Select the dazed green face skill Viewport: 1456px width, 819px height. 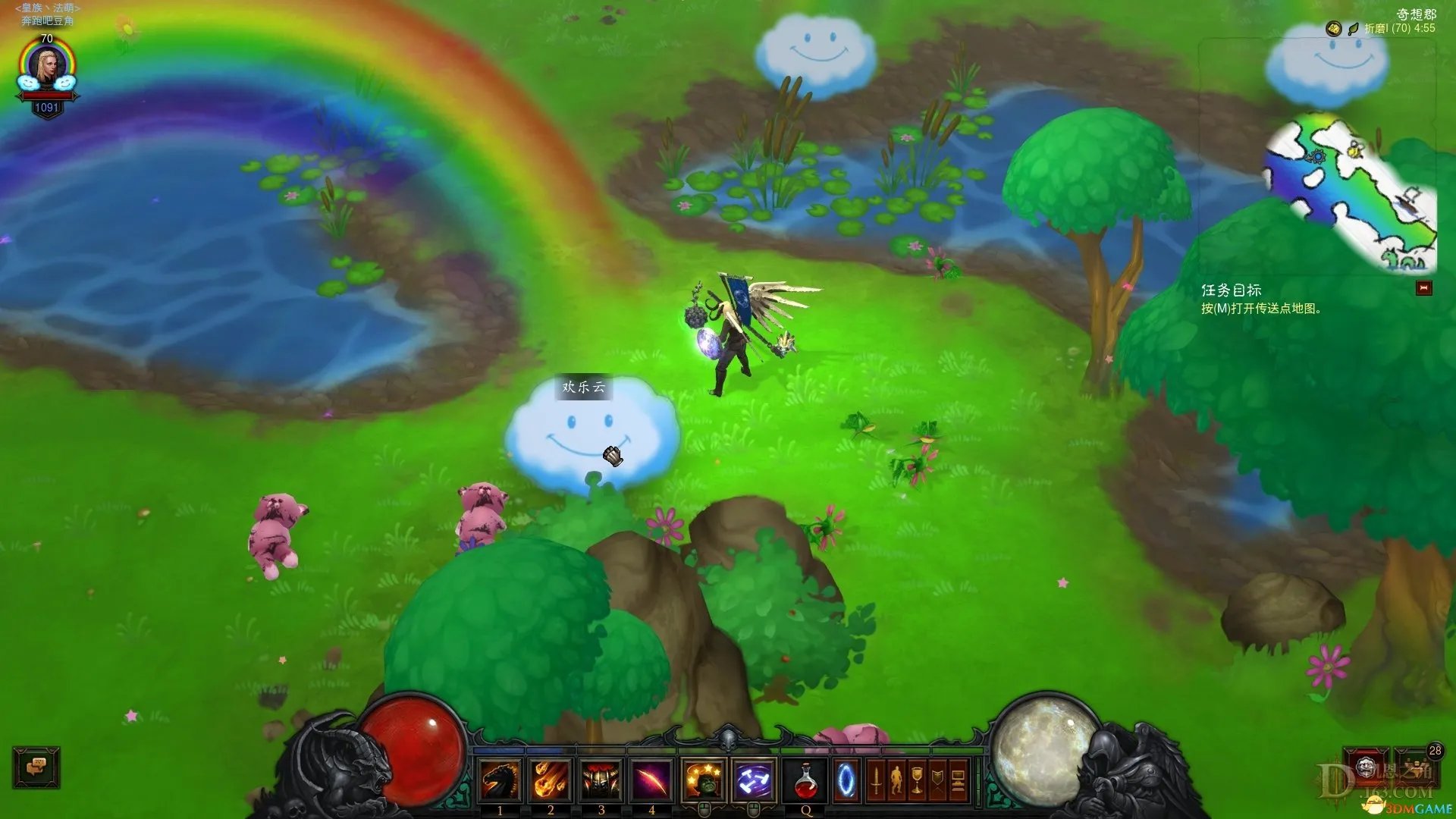click(703, 780)
